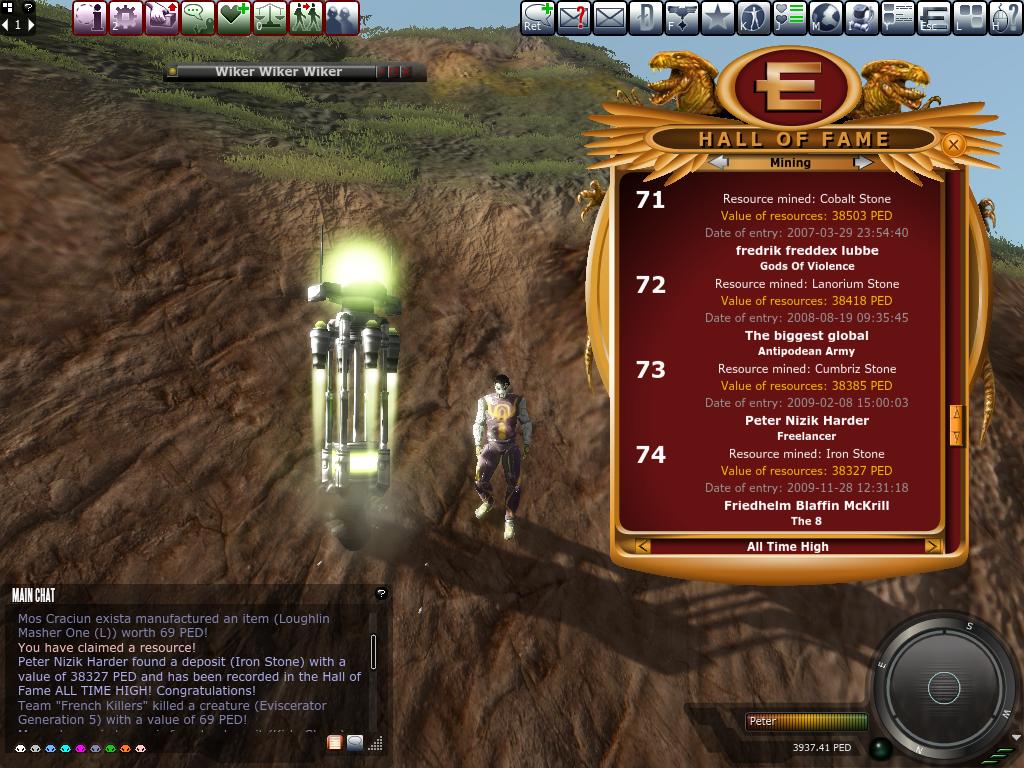1024x768 pixels.
Task: Use the heart with plus heal icon
Action: [233, 18]
